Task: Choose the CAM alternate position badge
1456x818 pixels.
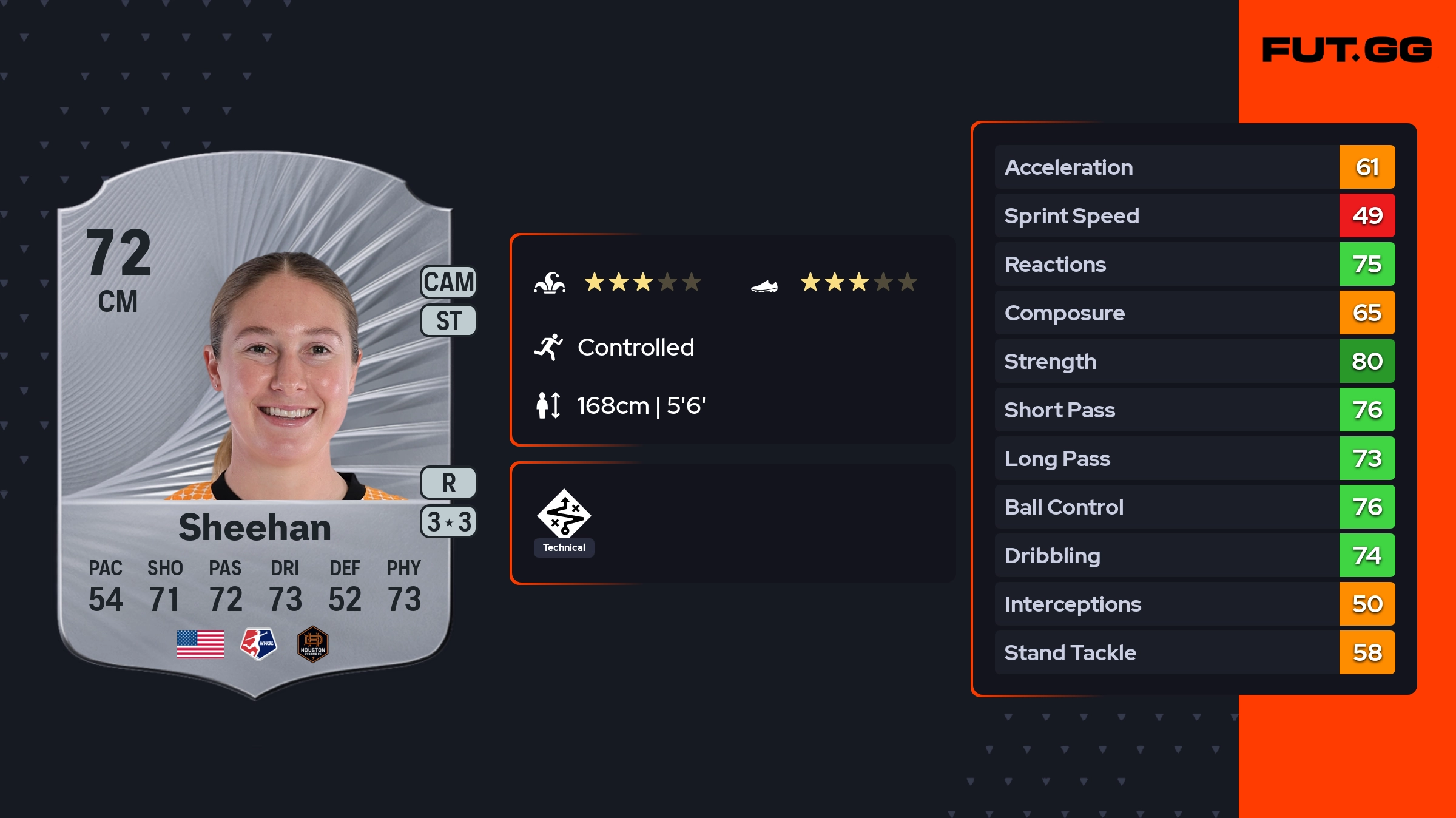Action: (x=449, y=282)
